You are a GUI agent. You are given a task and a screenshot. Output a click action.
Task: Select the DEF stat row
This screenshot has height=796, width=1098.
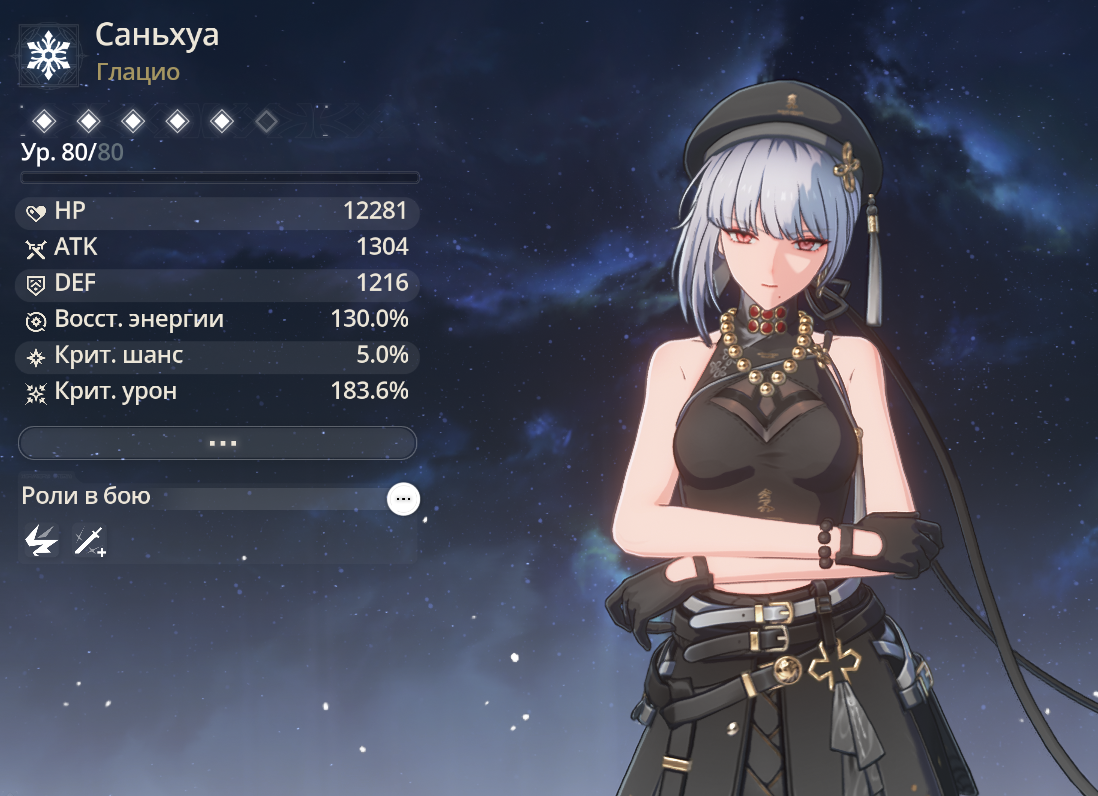[x=218, y=283]
